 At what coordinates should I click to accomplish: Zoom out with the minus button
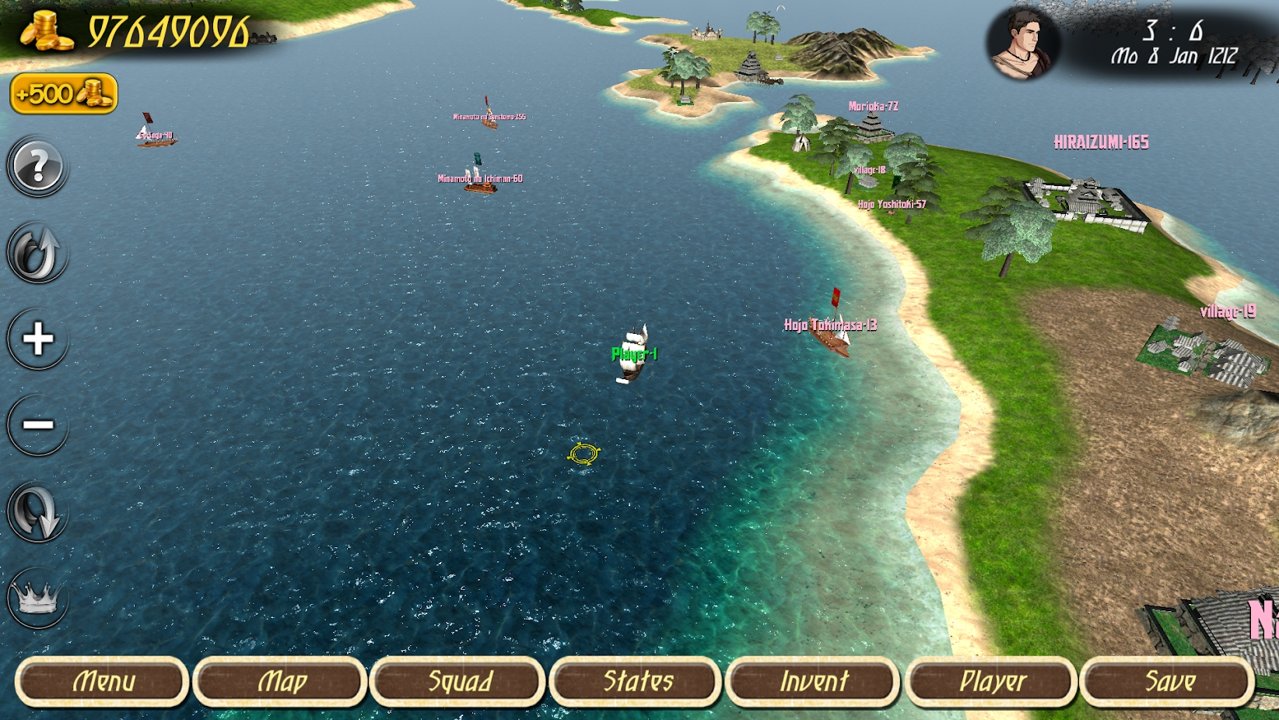click(38, 425)
